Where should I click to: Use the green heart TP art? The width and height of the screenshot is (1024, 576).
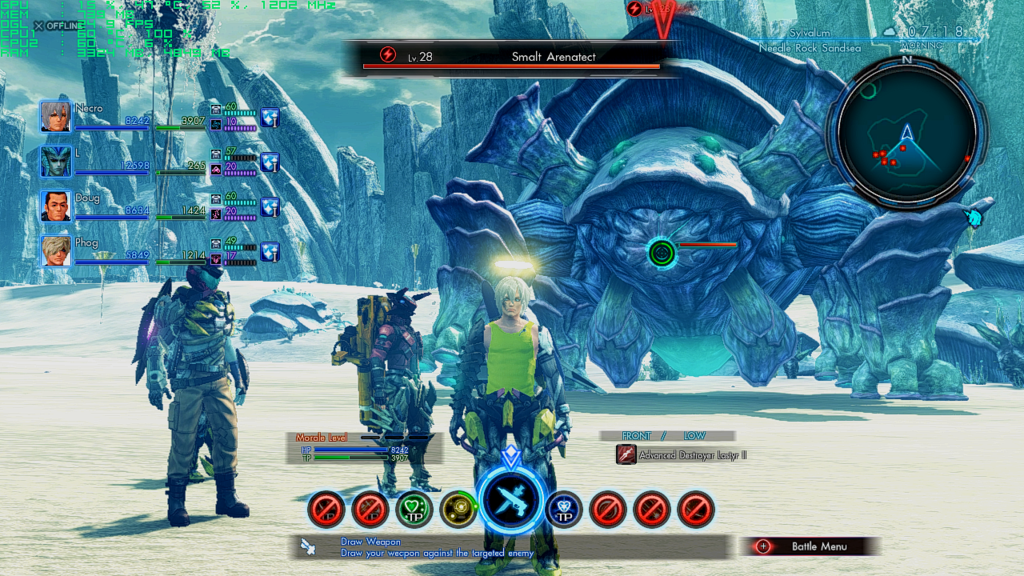[414, 509]
